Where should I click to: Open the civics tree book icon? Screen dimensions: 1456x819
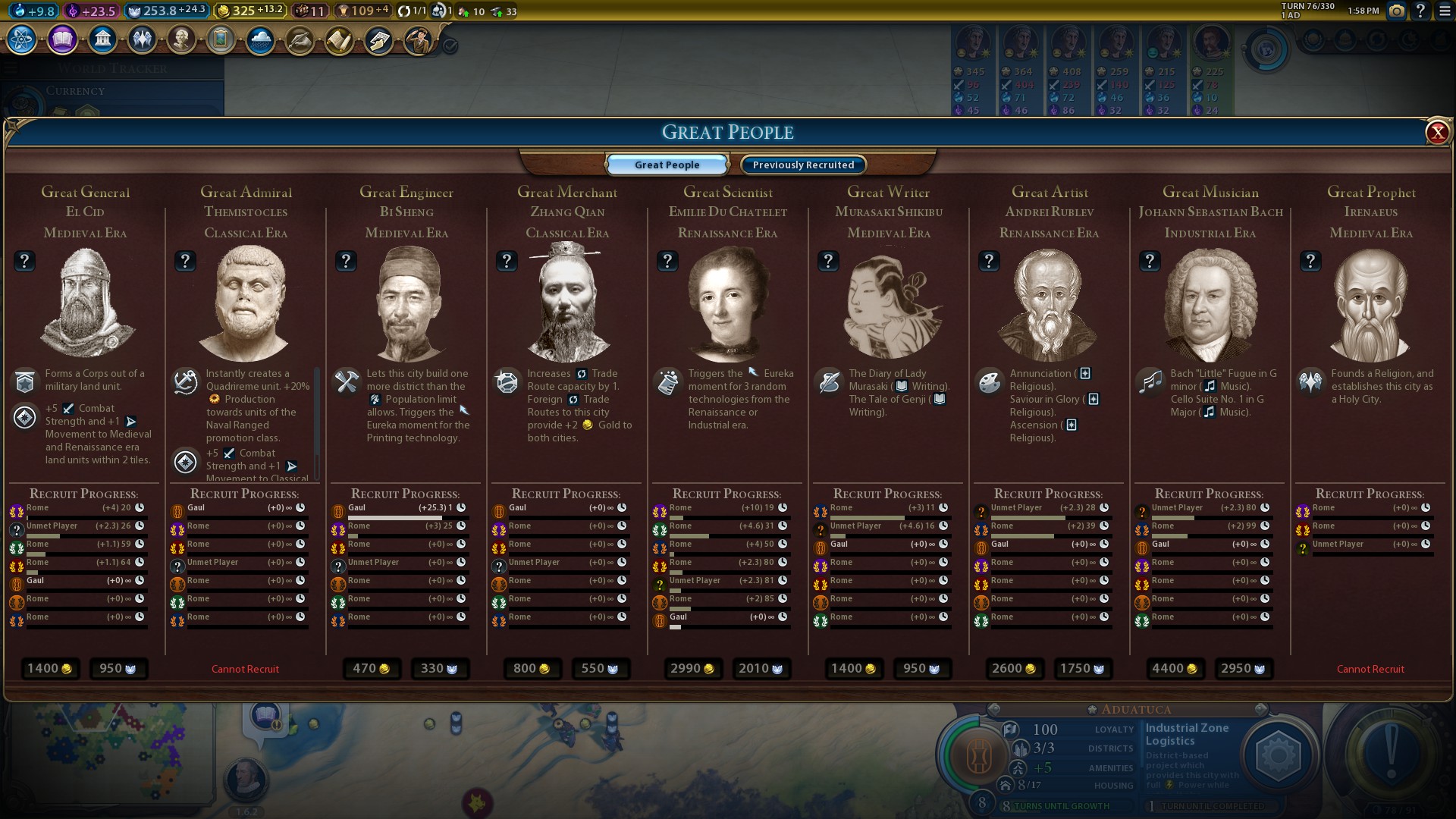62,39
